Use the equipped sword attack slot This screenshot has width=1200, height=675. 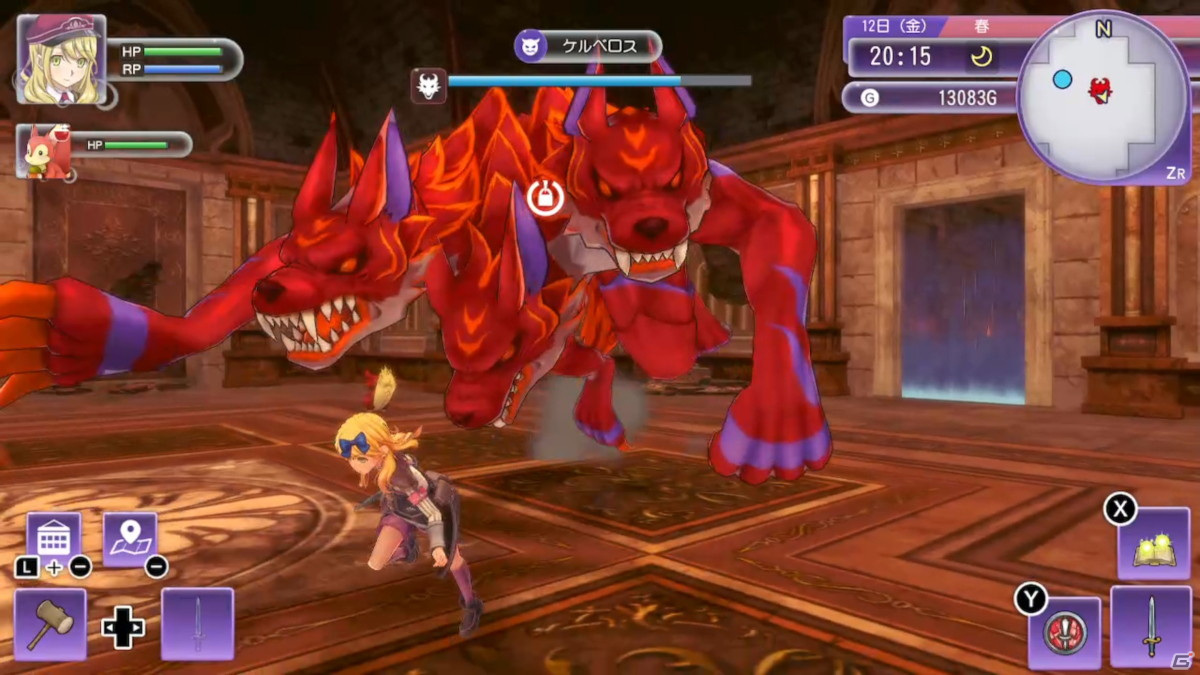pyautogui.click(x=1150, y=627)
